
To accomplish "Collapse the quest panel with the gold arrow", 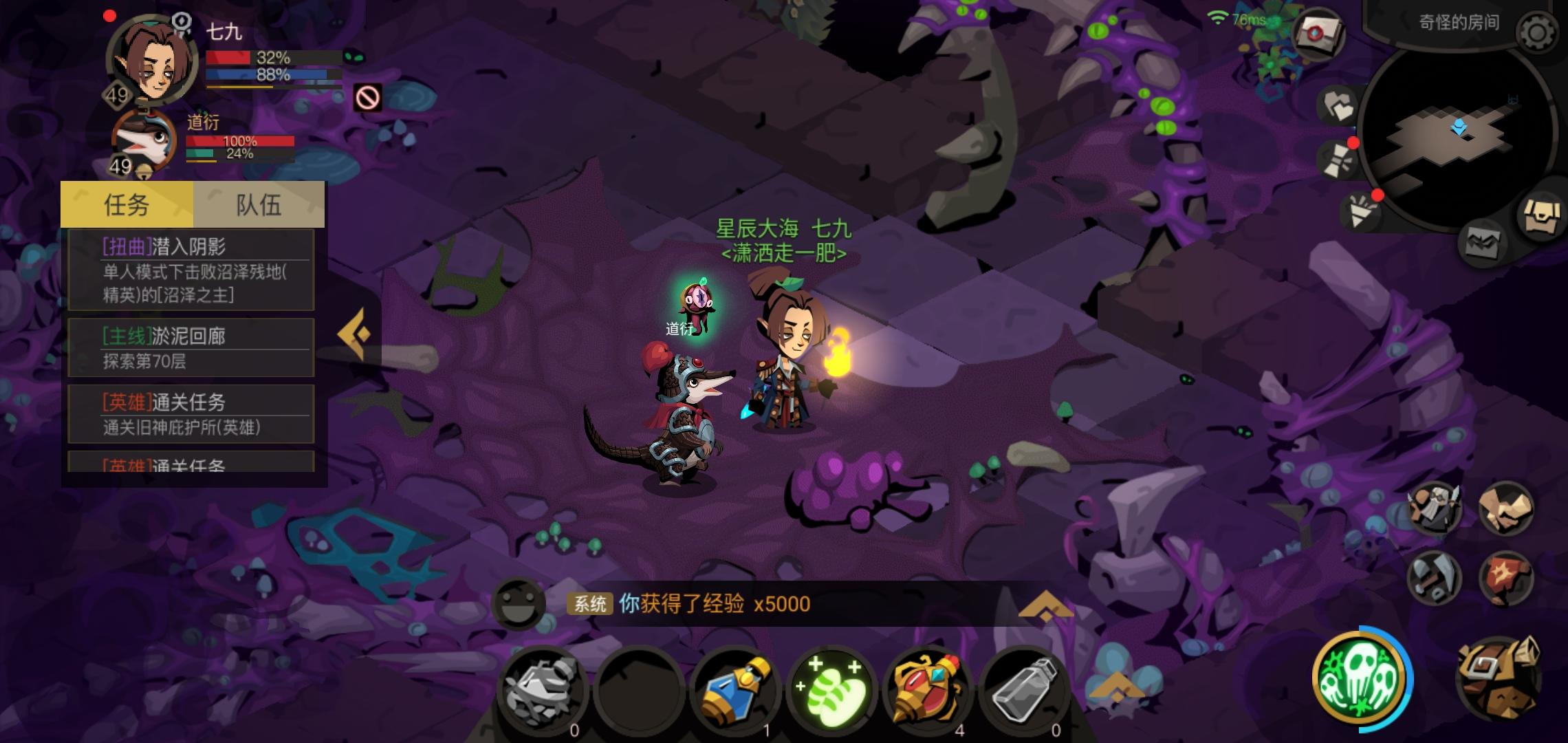I will point(355,332).
